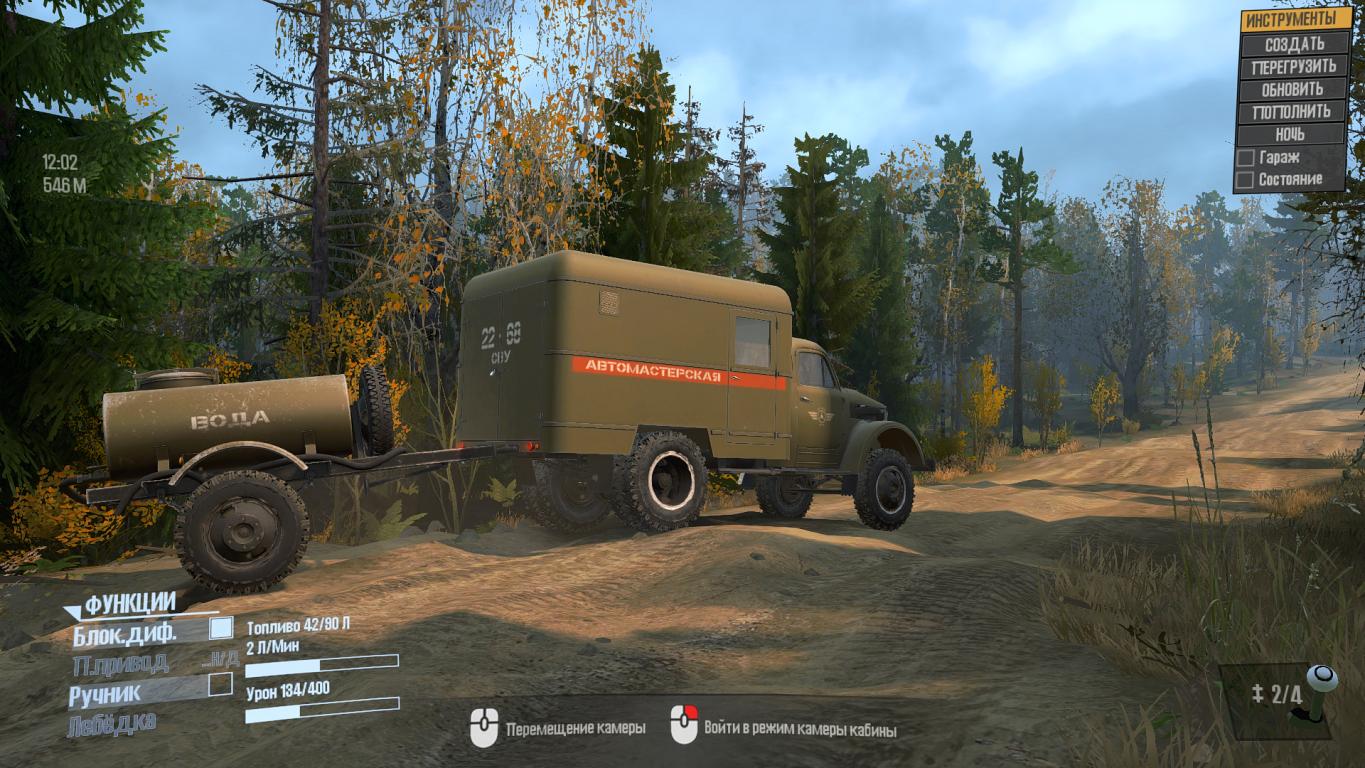The height and width of the screenshot is (768, 1365).
Task: Choose ОБНОВИТЬ in the tools panel
Action: 1293,89
